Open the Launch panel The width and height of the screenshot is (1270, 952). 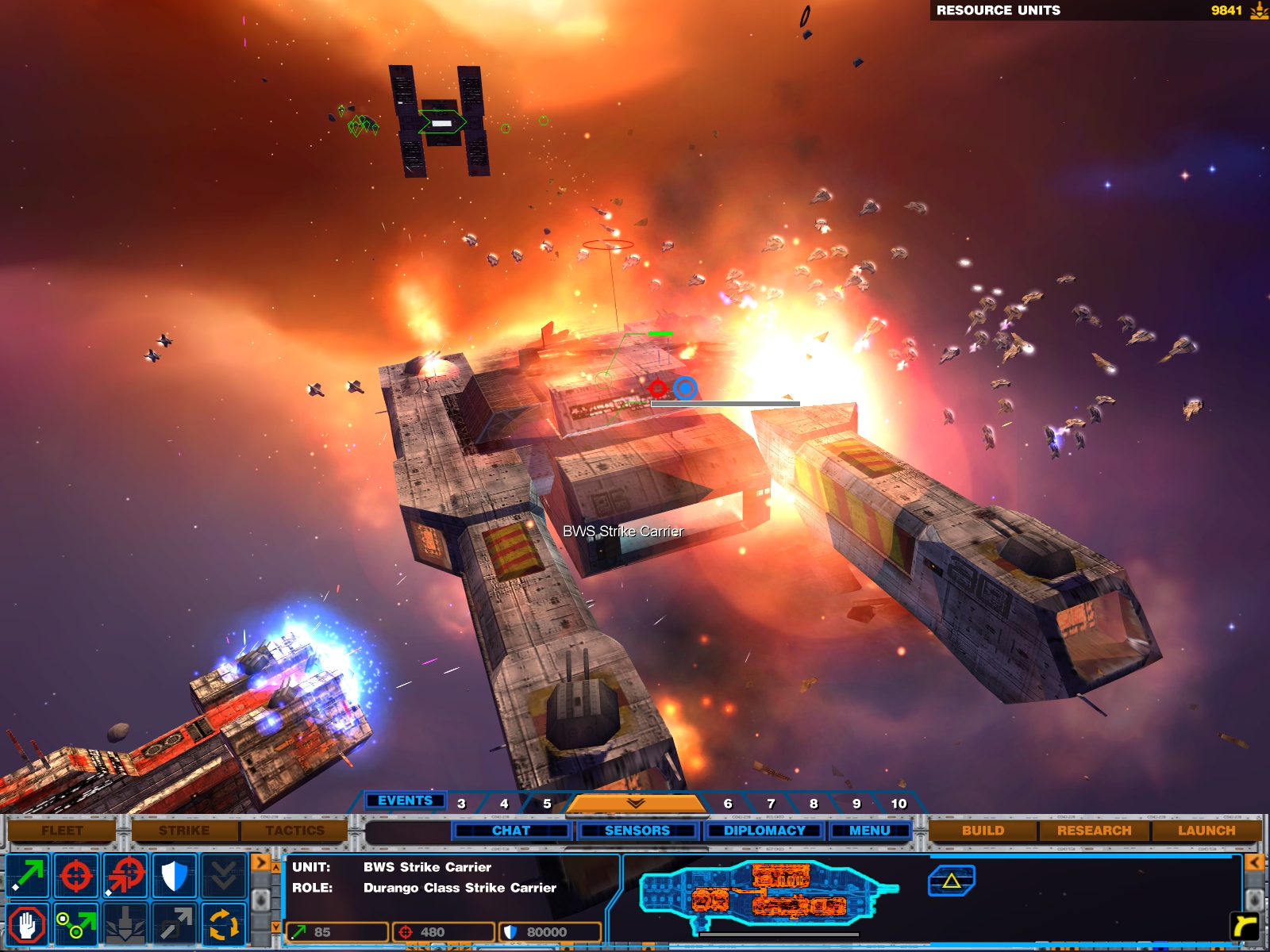pos(1206,831)
